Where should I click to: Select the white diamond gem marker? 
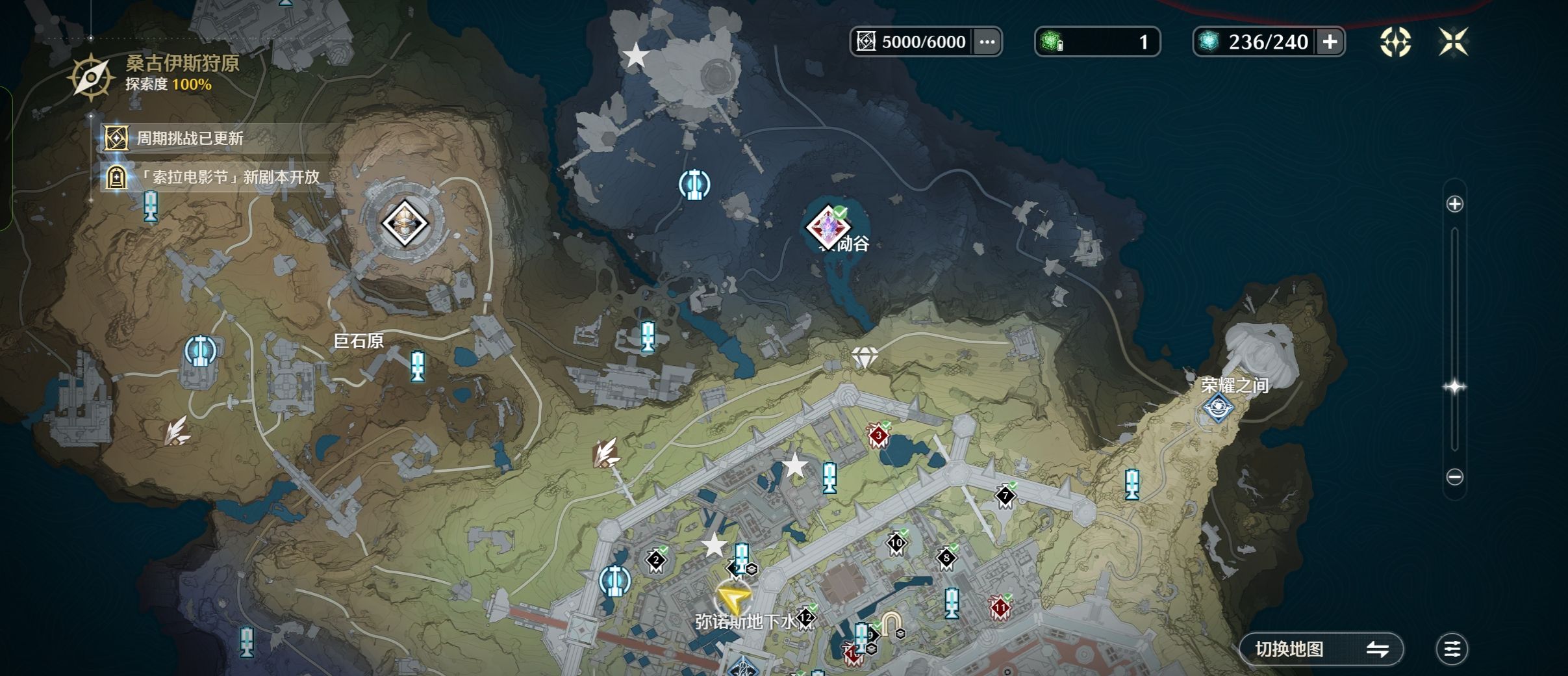pos(865,357)
